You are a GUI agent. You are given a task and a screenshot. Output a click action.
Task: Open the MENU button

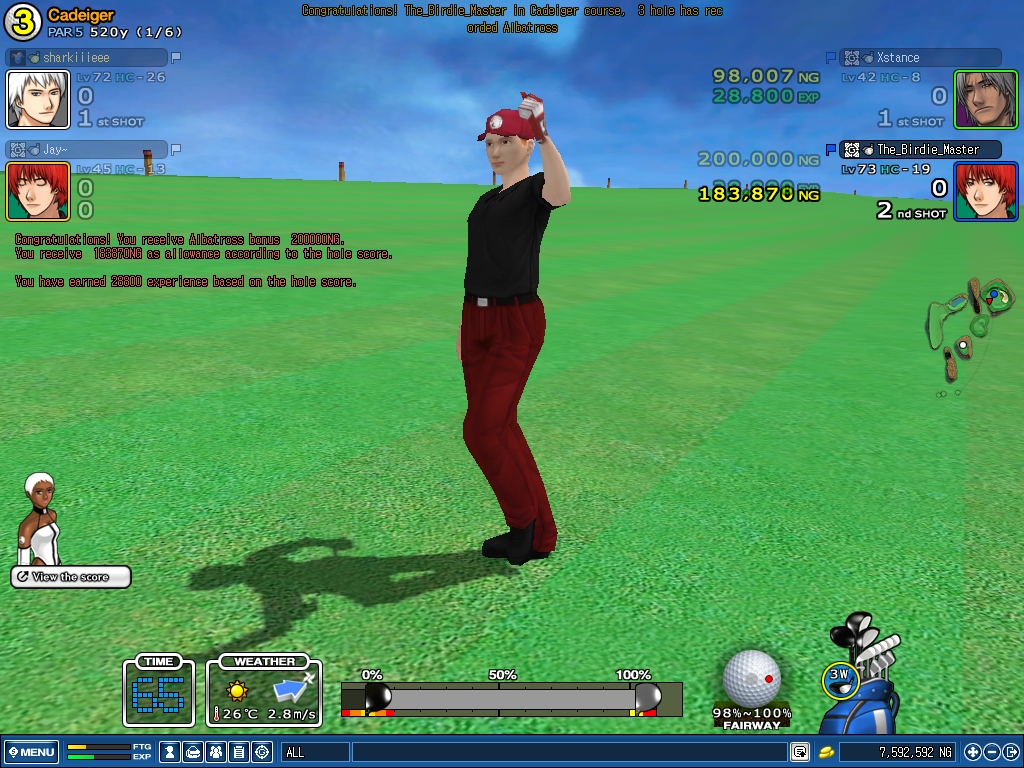click(32, 752)
